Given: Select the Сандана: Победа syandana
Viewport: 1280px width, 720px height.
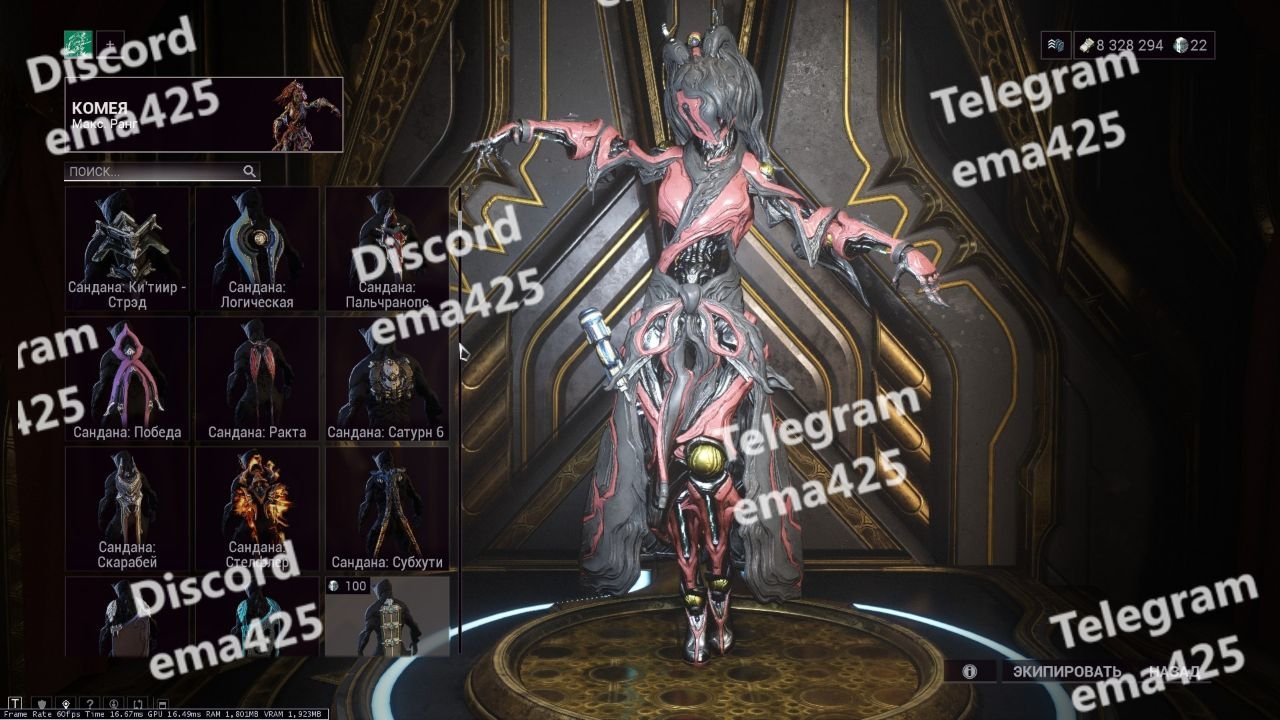Looking at the screenshot, I should 127,379.
